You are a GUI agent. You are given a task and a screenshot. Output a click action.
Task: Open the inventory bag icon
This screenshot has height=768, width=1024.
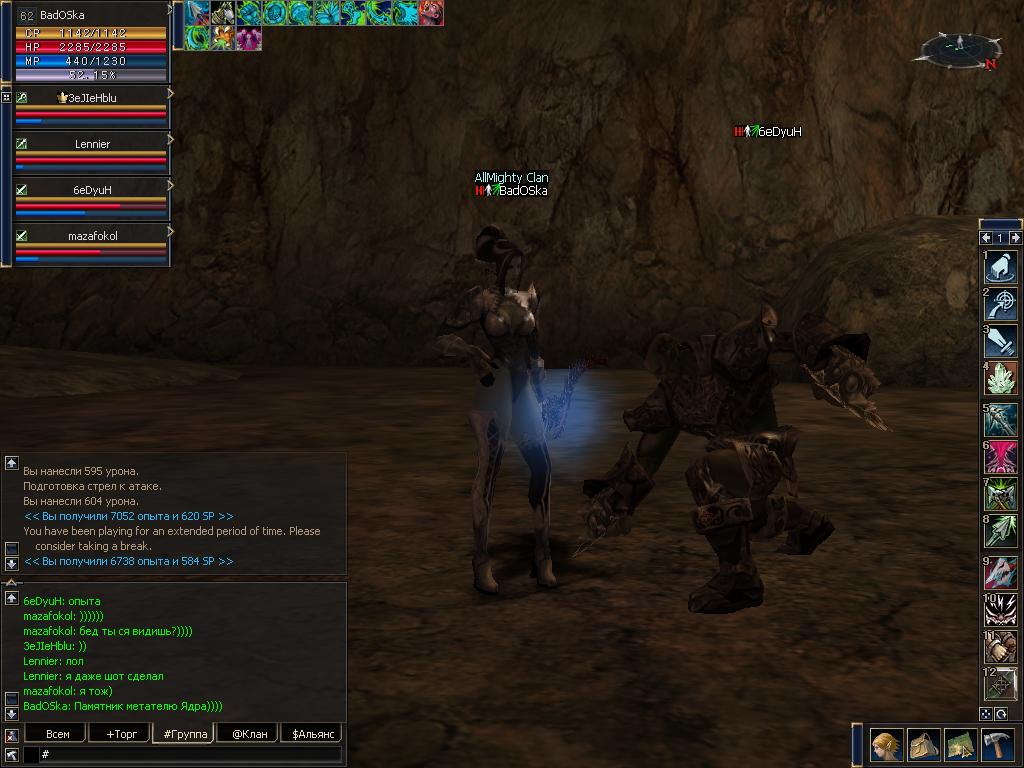click(x=925, y=746)
